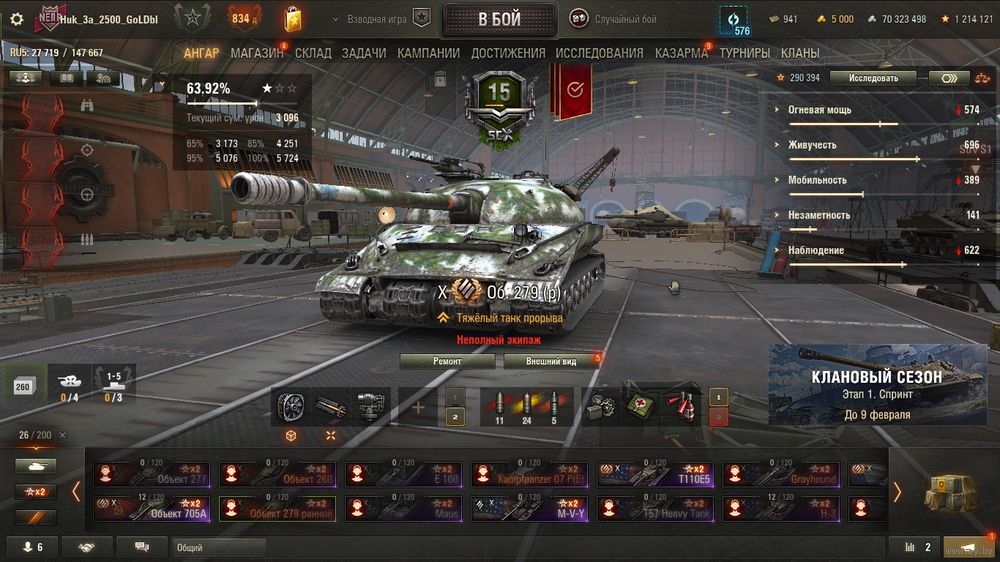The height and width of the screenshot is (562, 1000).
Task: Open the МАГАЗИН store tab
Action: point(256,53)
